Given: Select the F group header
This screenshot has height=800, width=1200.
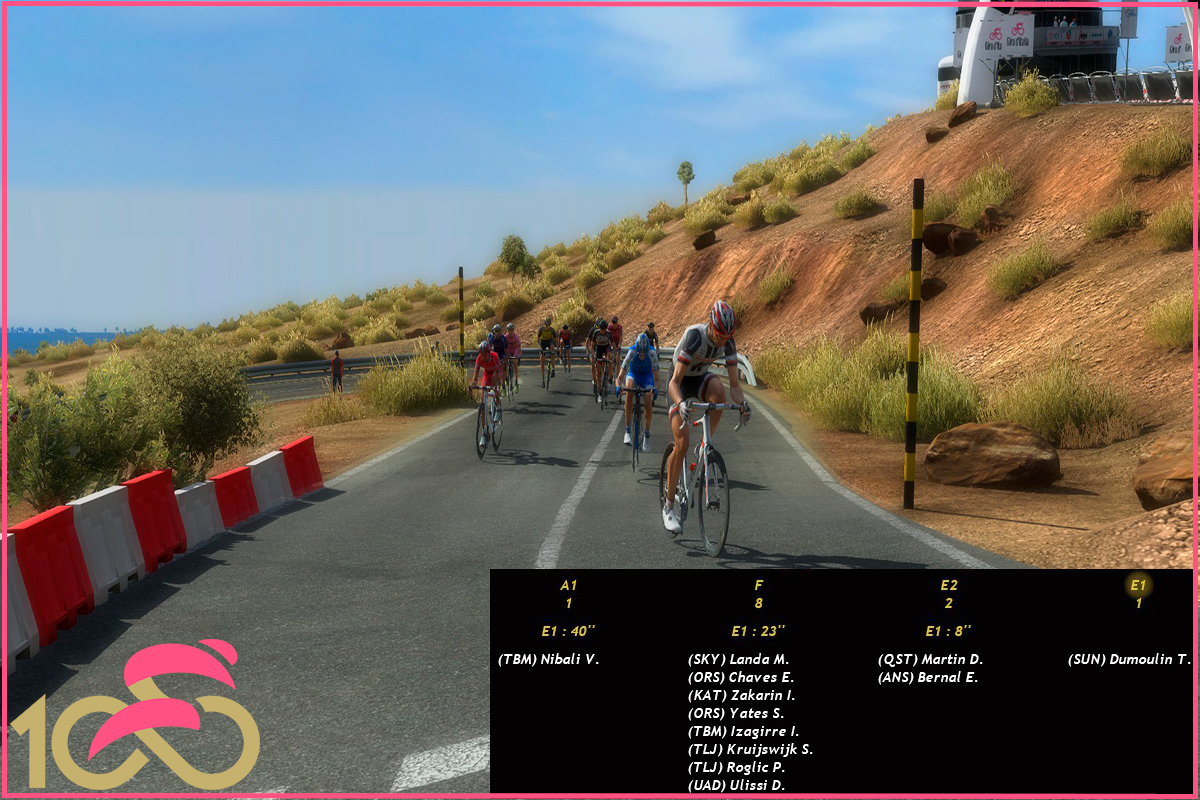Looking at the screenshot, I should (x=758, y=586).
